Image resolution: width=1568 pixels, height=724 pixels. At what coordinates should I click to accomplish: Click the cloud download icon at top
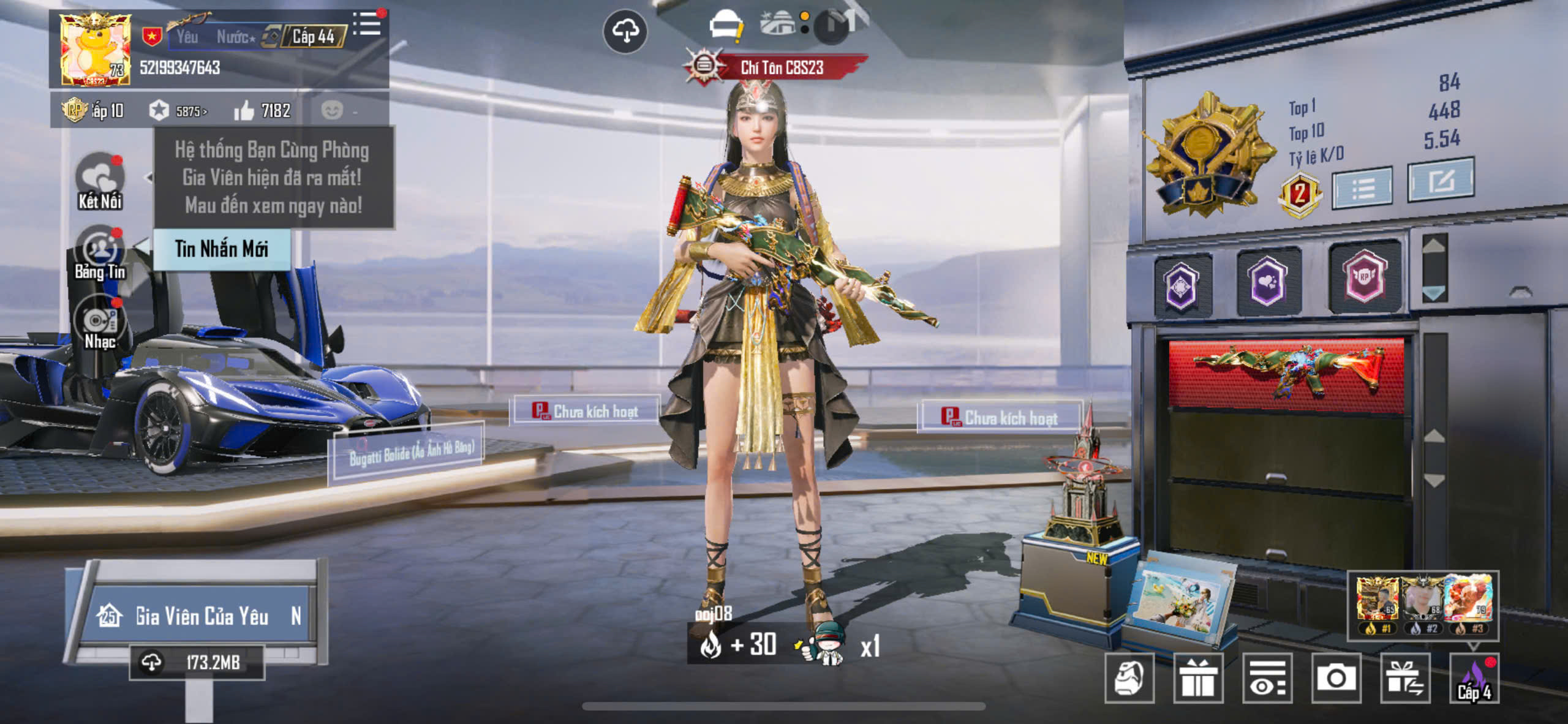(625, 31)
